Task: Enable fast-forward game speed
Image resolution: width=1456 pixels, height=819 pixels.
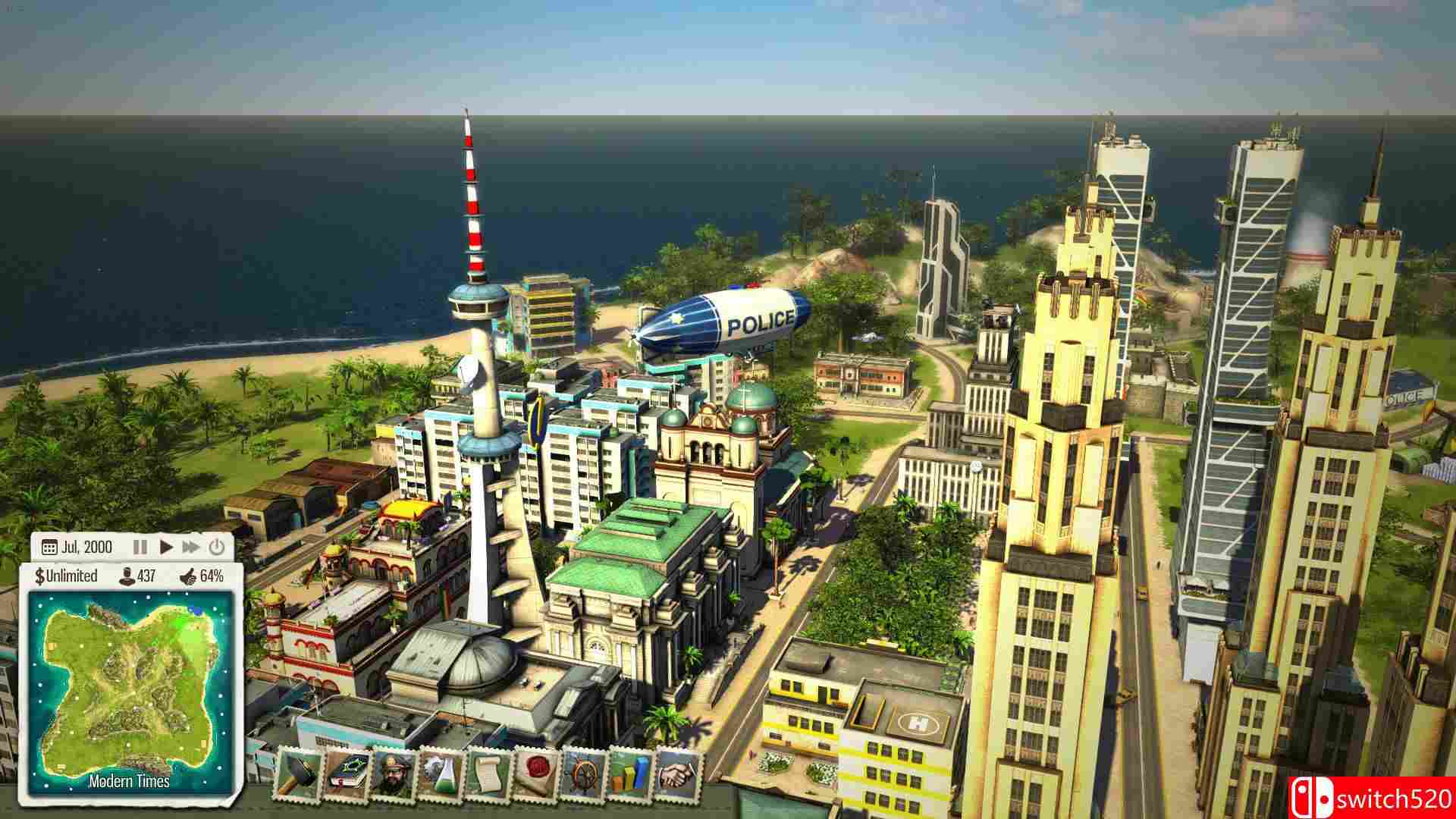Action: coord(190,547)
